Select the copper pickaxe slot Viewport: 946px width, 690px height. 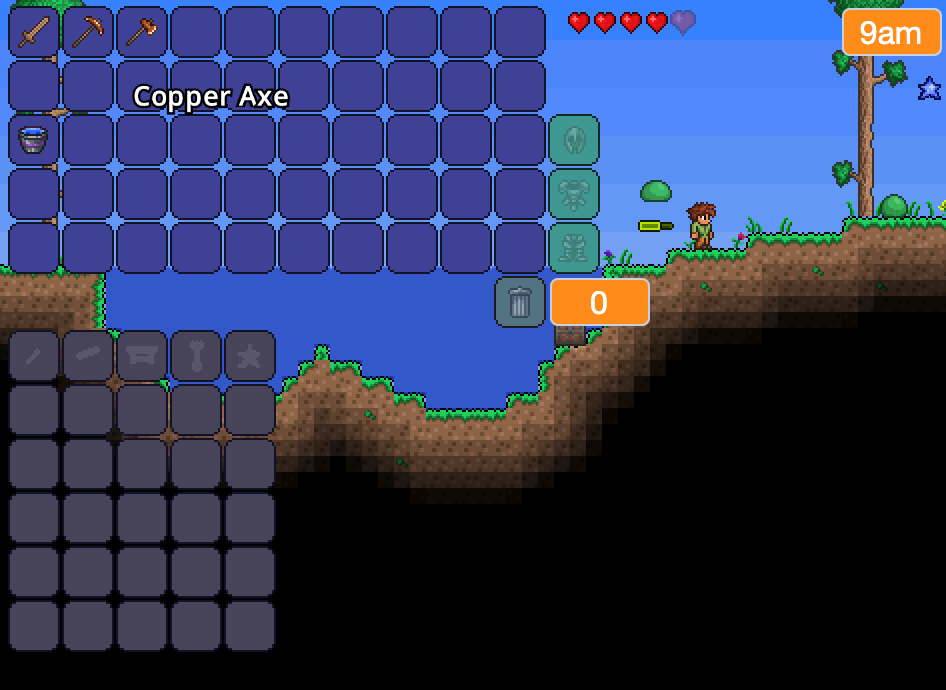click(88, 32)
